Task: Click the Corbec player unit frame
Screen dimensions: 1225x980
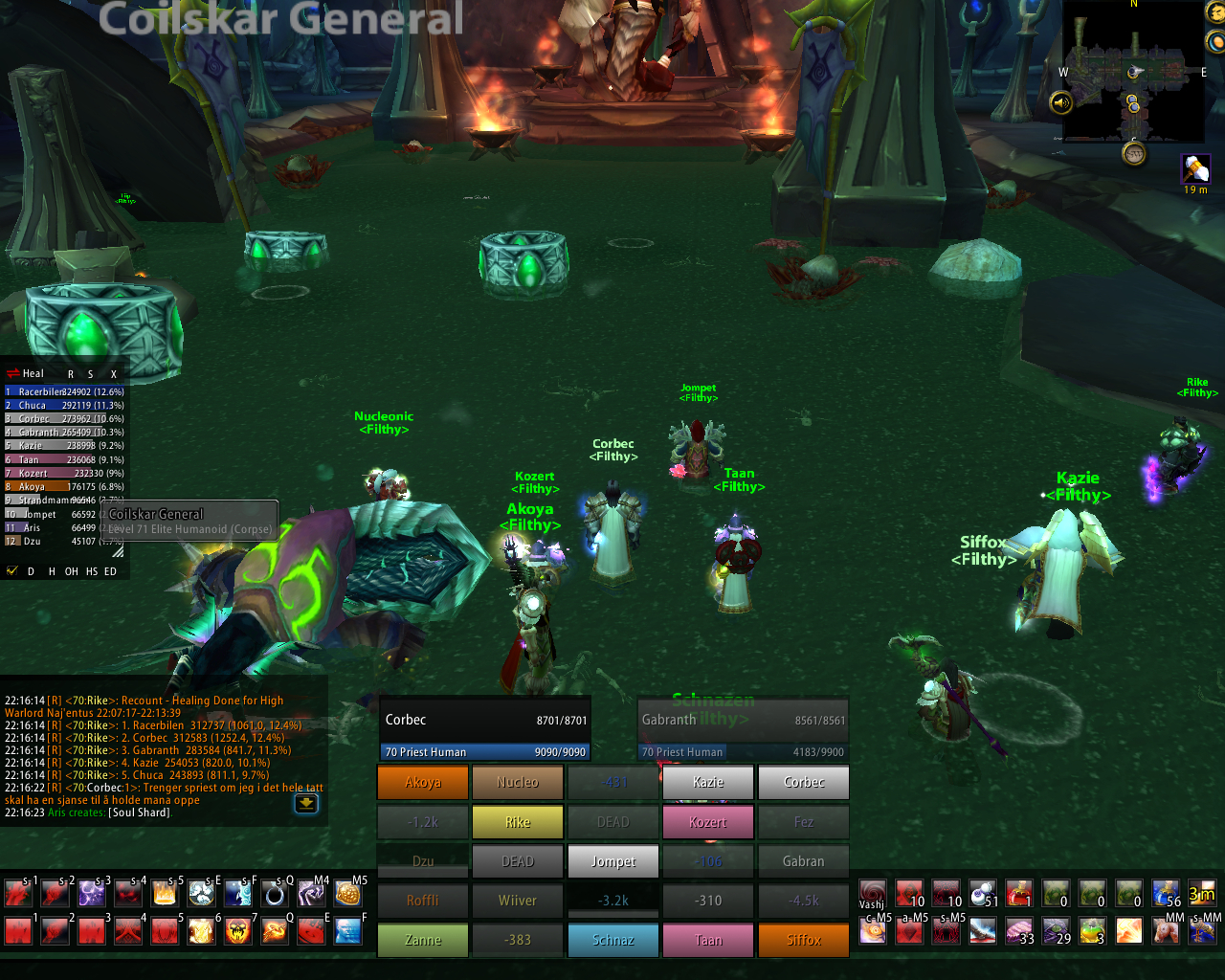Action: (485, 729)
